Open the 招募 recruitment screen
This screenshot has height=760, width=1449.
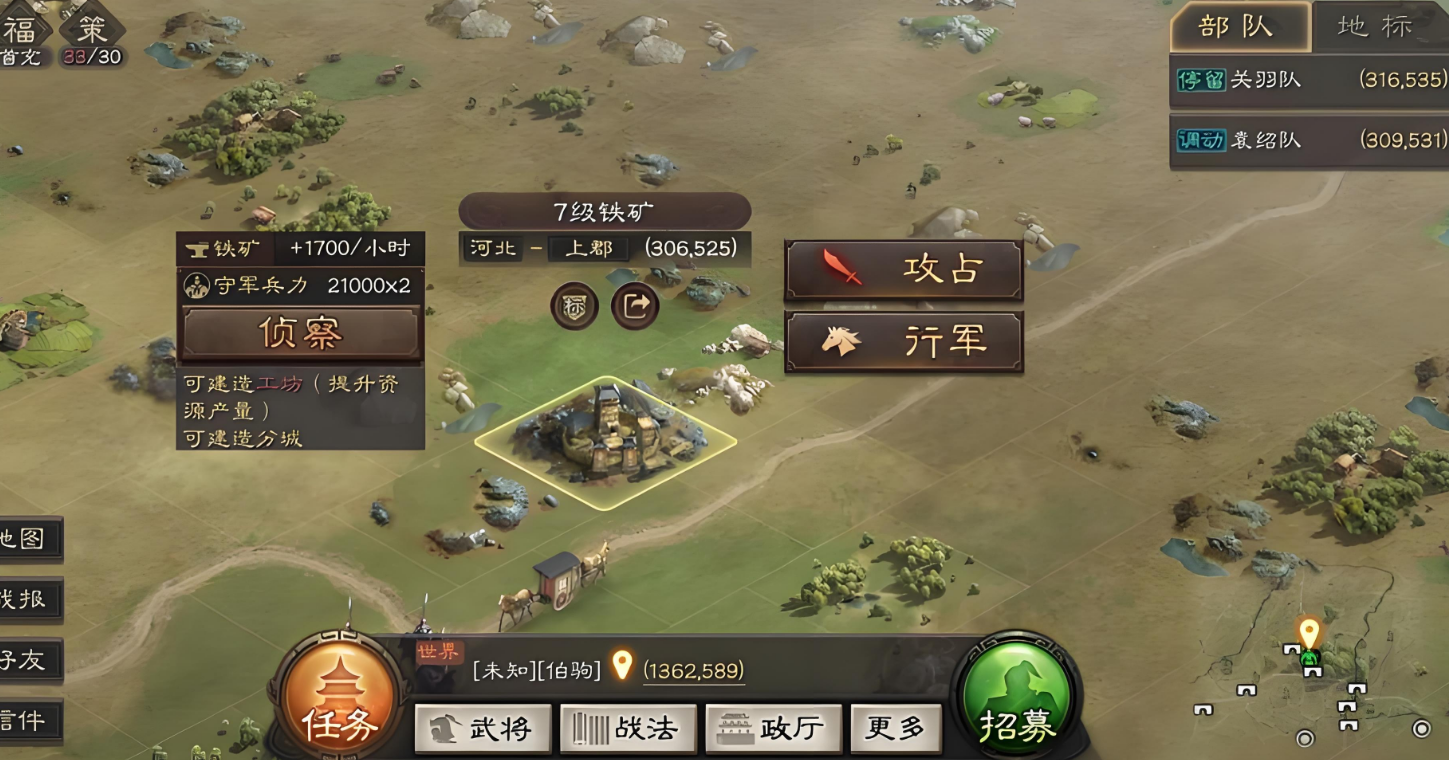coord(1017,700)
